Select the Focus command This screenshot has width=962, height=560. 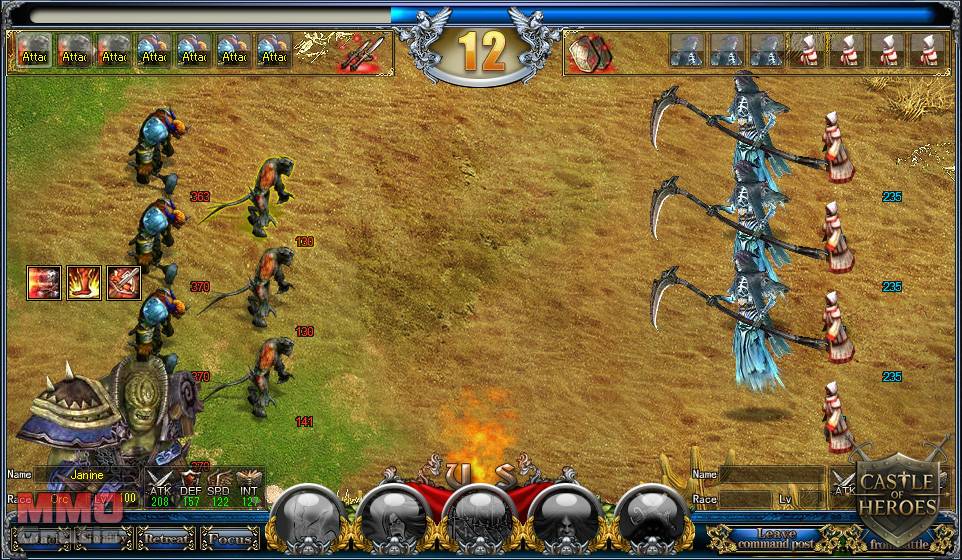click(230, 540)
